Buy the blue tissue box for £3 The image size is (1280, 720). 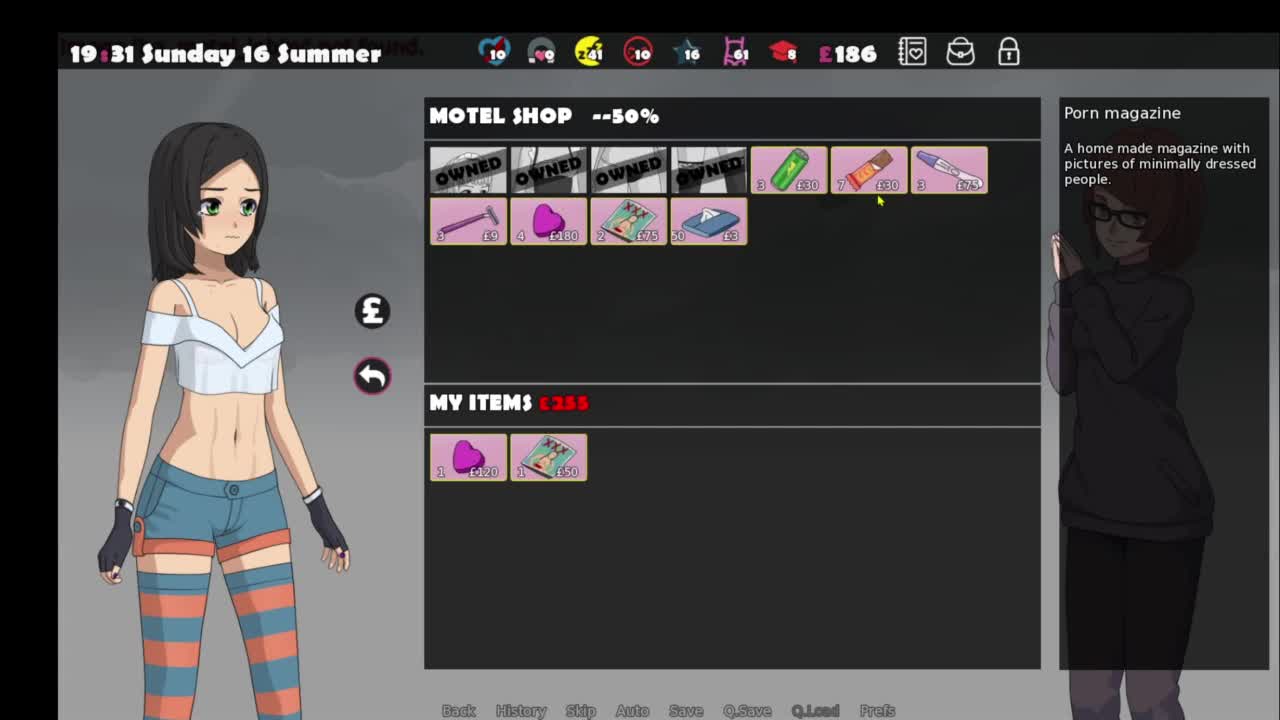point(708,221)
